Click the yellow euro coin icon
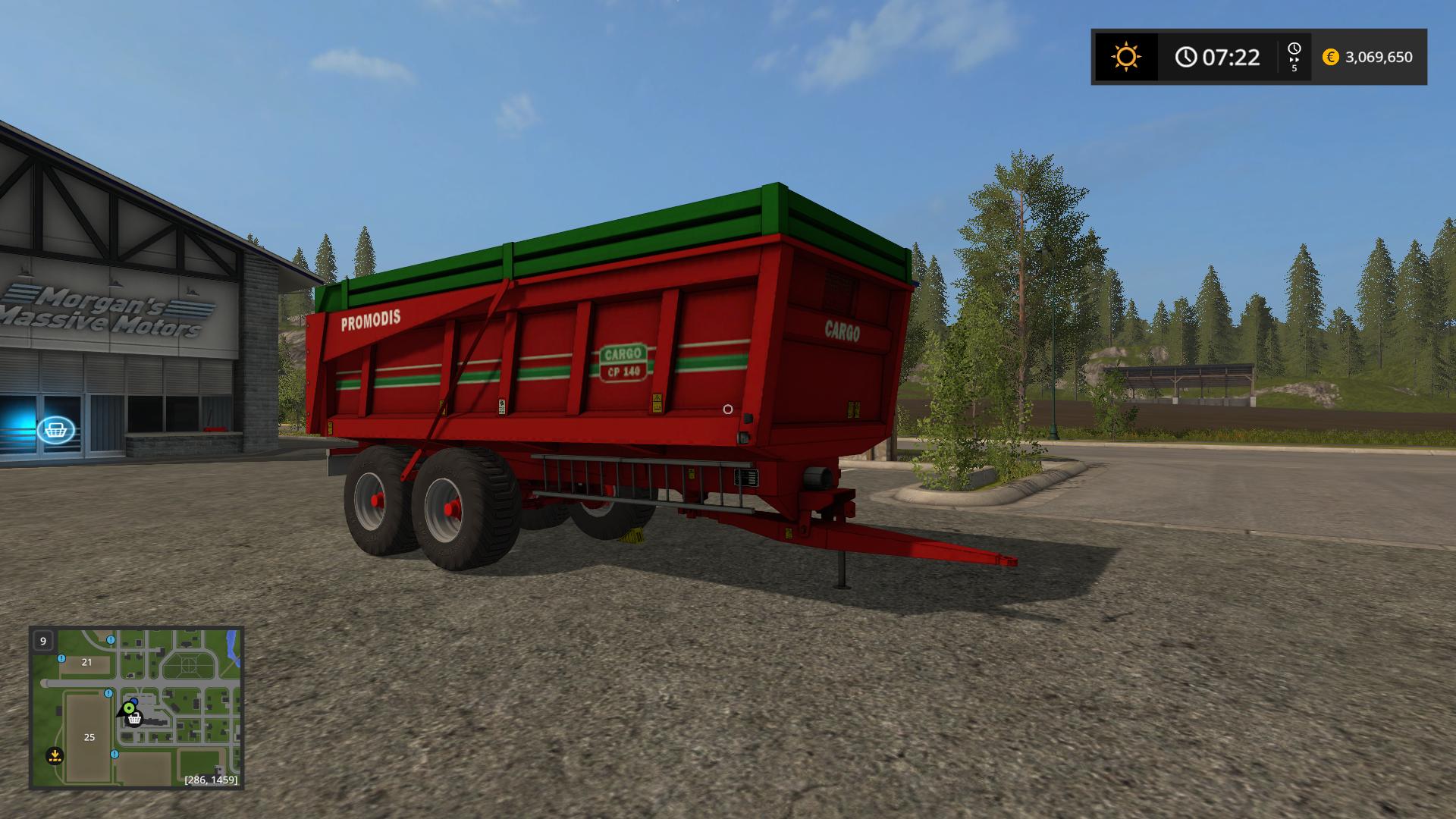This screenshot has height=819, width=1456. [1330, 57]
